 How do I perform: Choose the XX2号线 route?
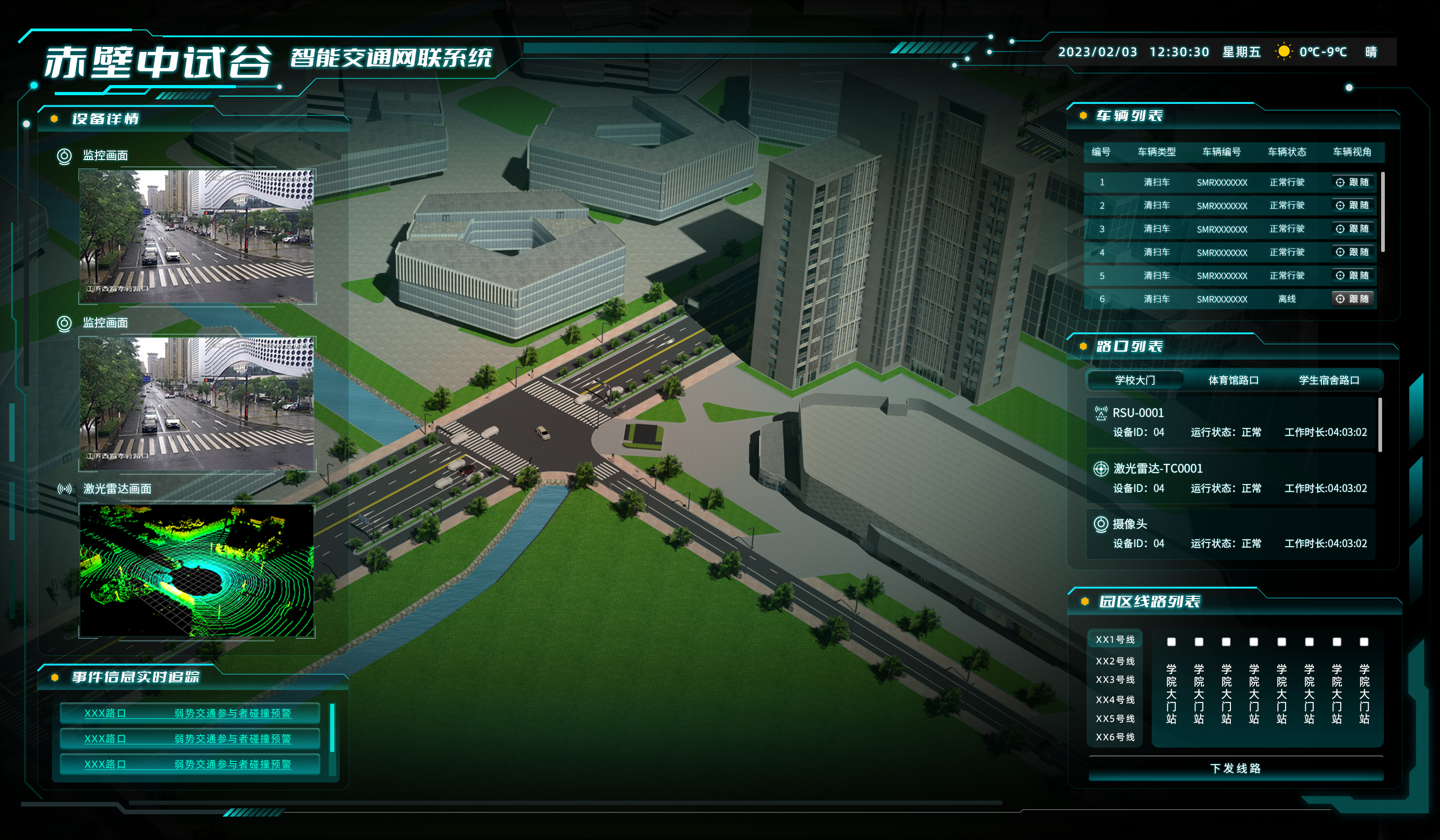1115,661
